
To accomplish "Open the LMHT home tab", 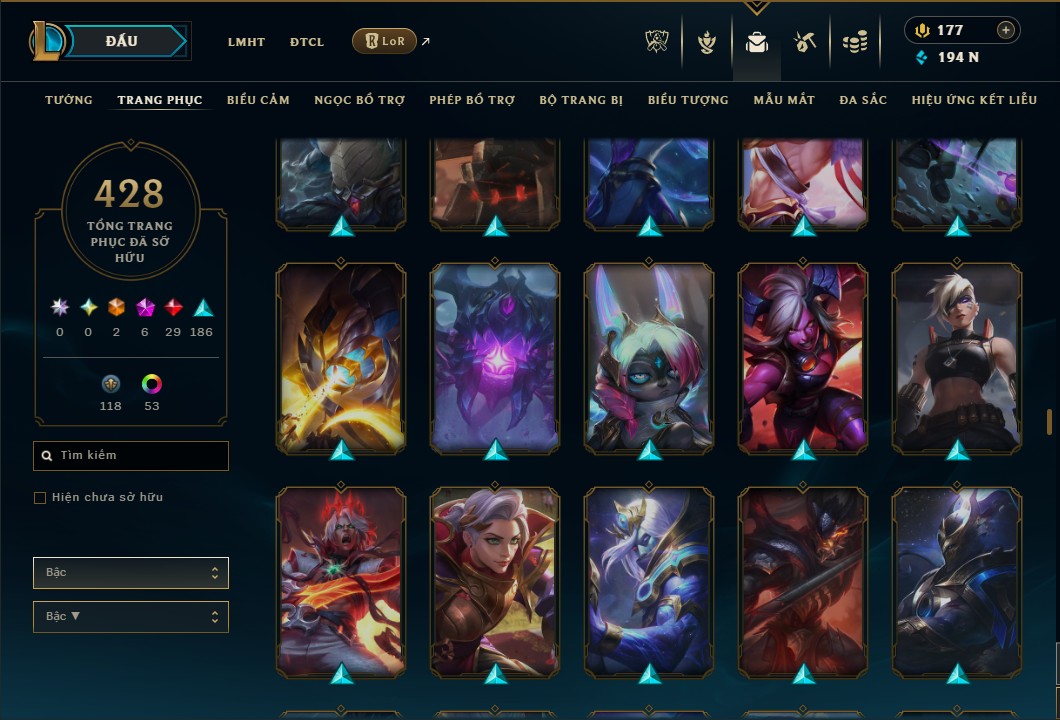I will (x=246, y=42).
